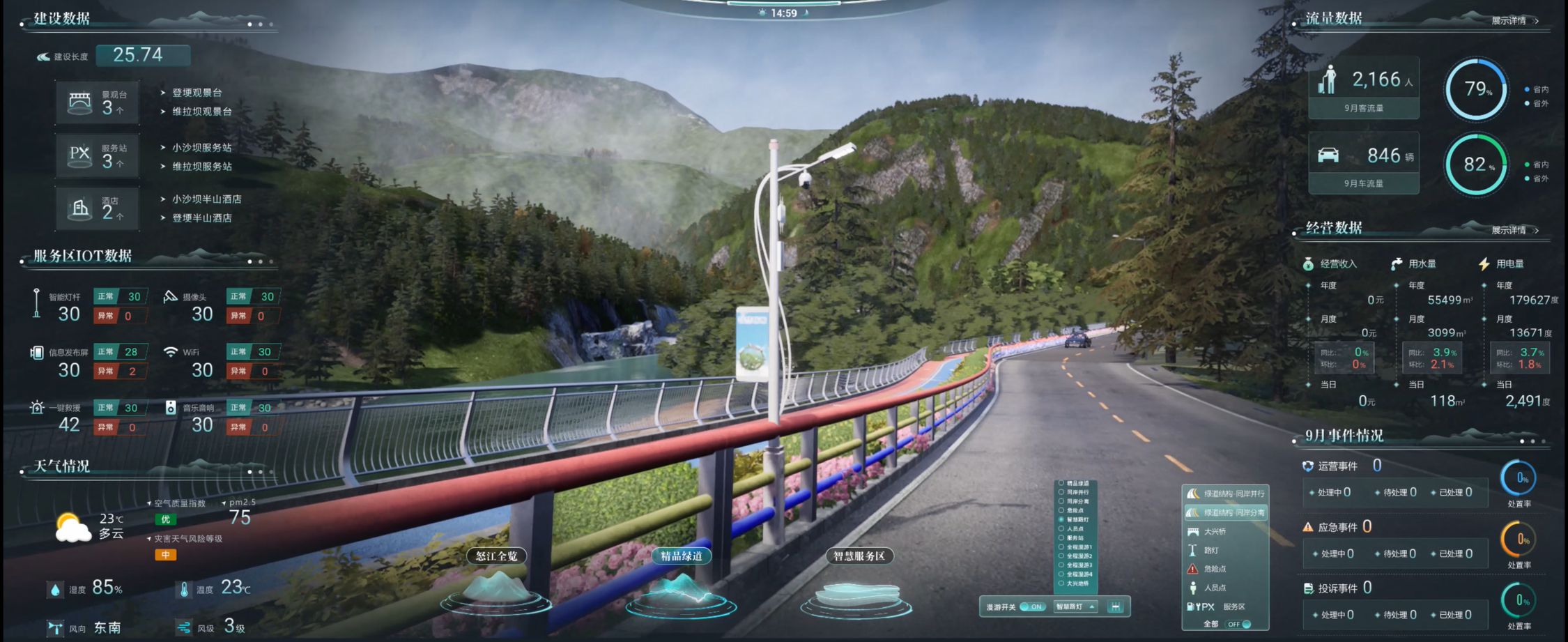Select 小沙坝服务站 from the station list
The height and width of the screenshot is (642, 1568).
tap(201, 148)
